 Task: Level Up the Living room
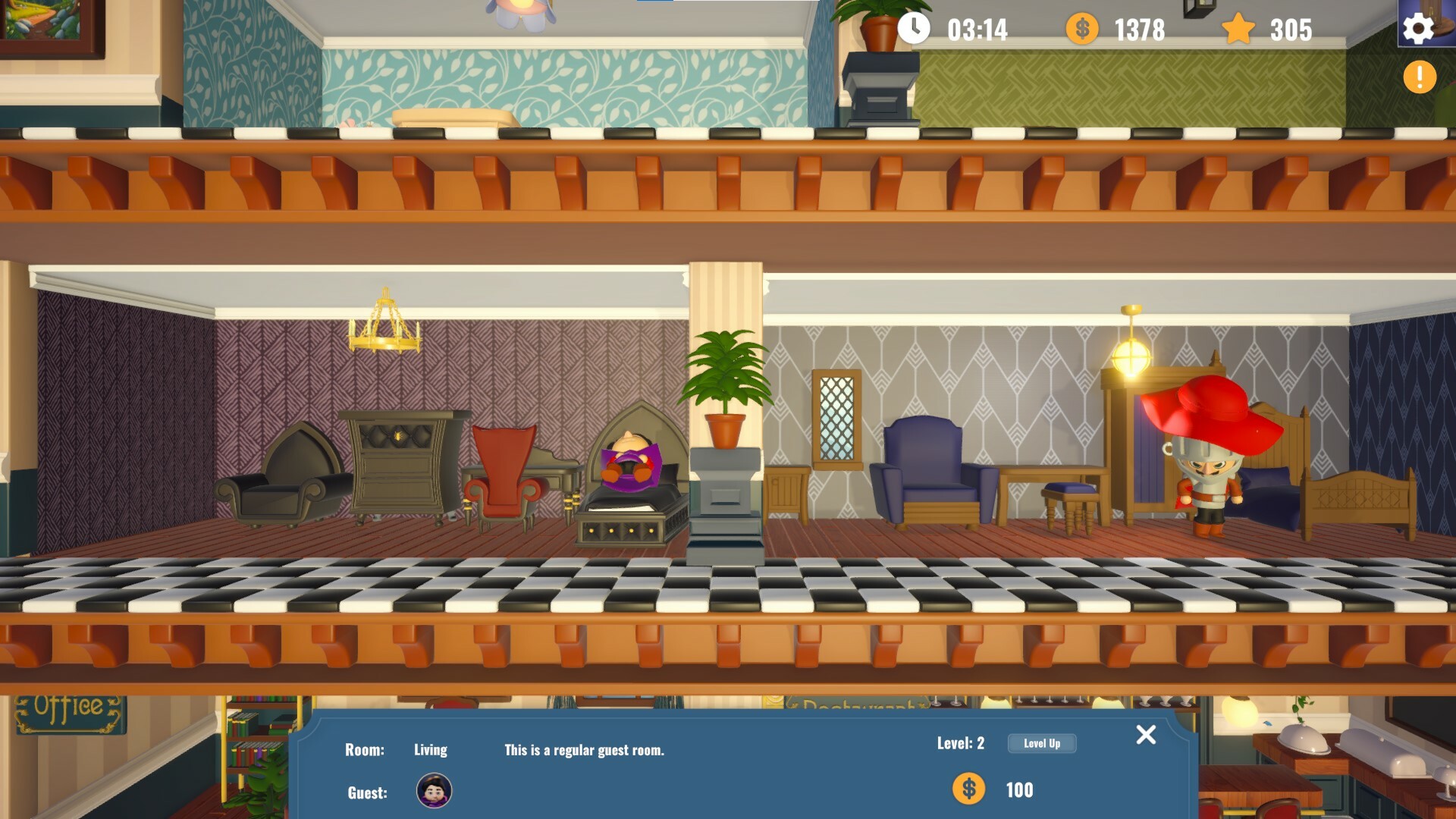[1041, 743]
